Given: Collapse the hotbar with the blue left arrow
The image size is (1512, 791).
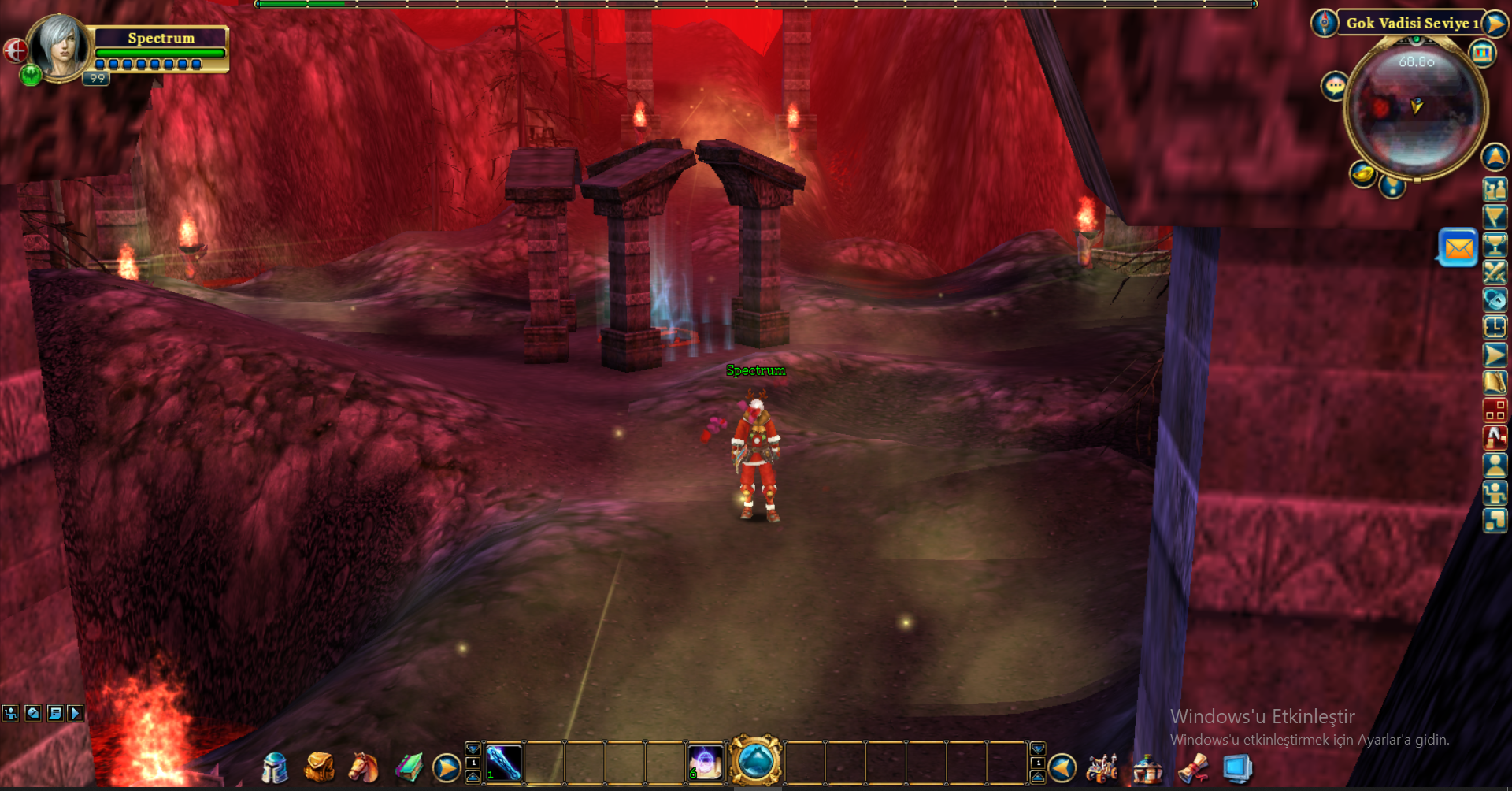Looking at the screenshot, I should [x=1062, y=769].
